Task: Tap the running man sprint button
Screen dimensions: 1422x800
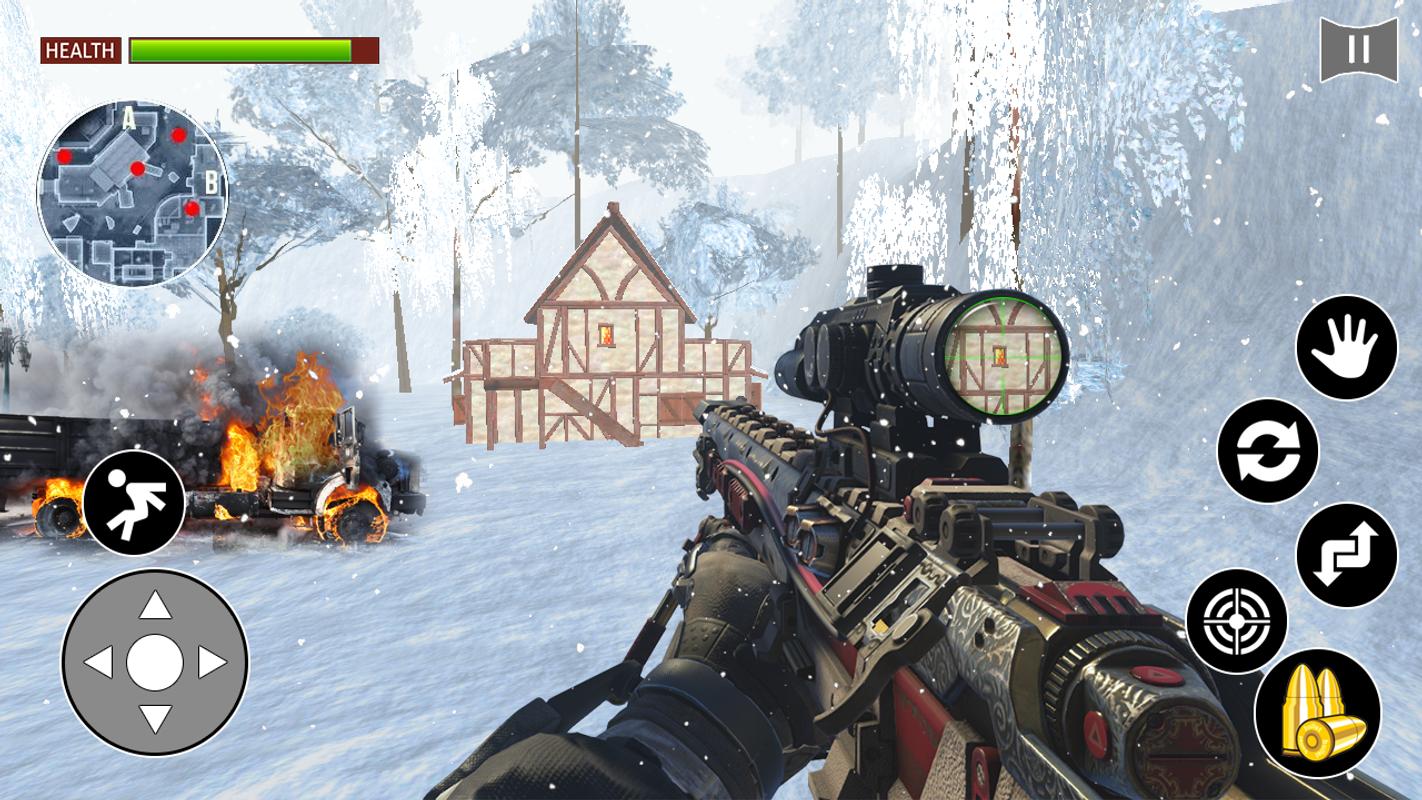Action: 134,502
